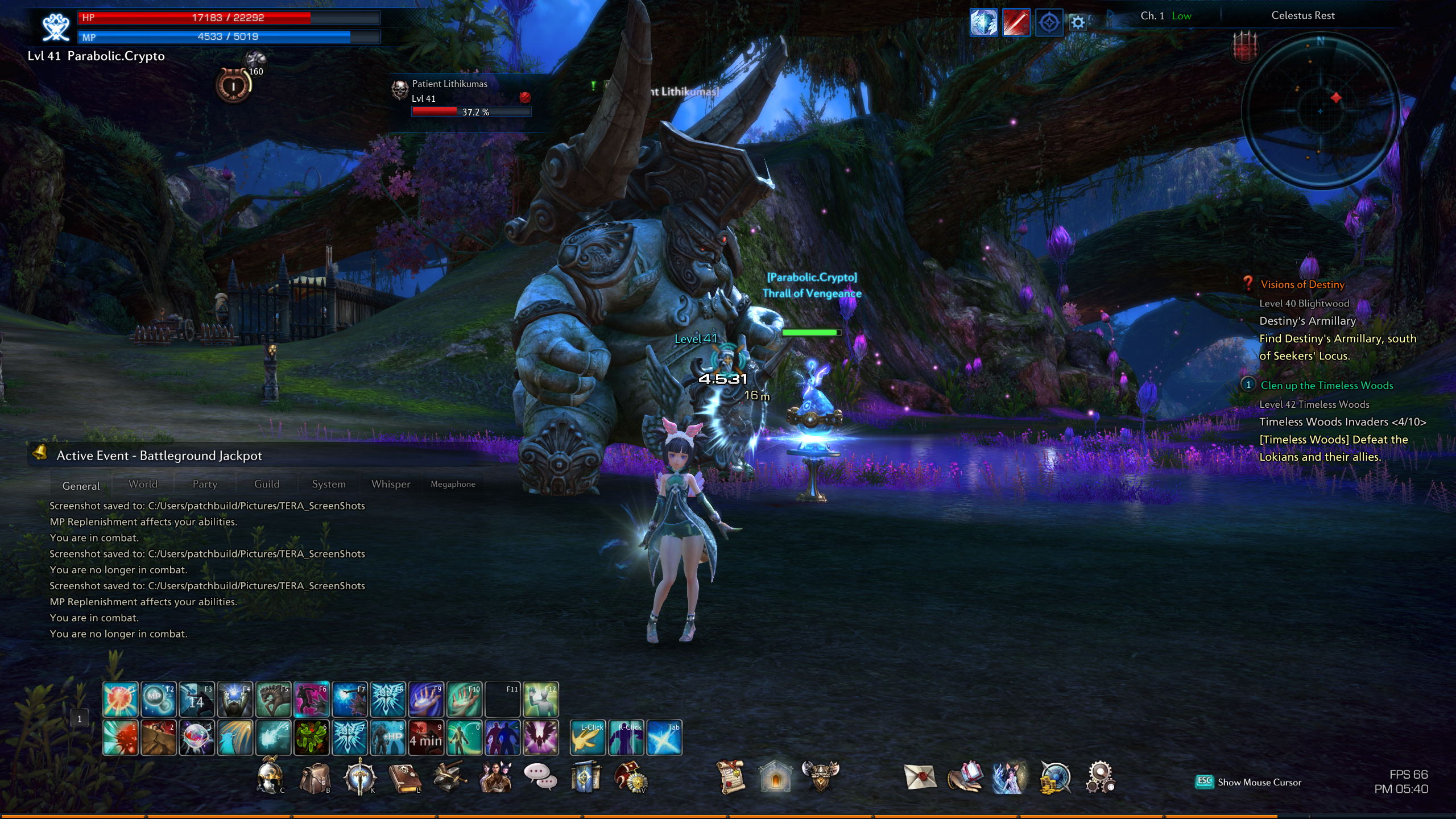This screenshot has width=1456, height=819.
Task: Open the sealed envelope mail icon
Action: click(920, 777)
